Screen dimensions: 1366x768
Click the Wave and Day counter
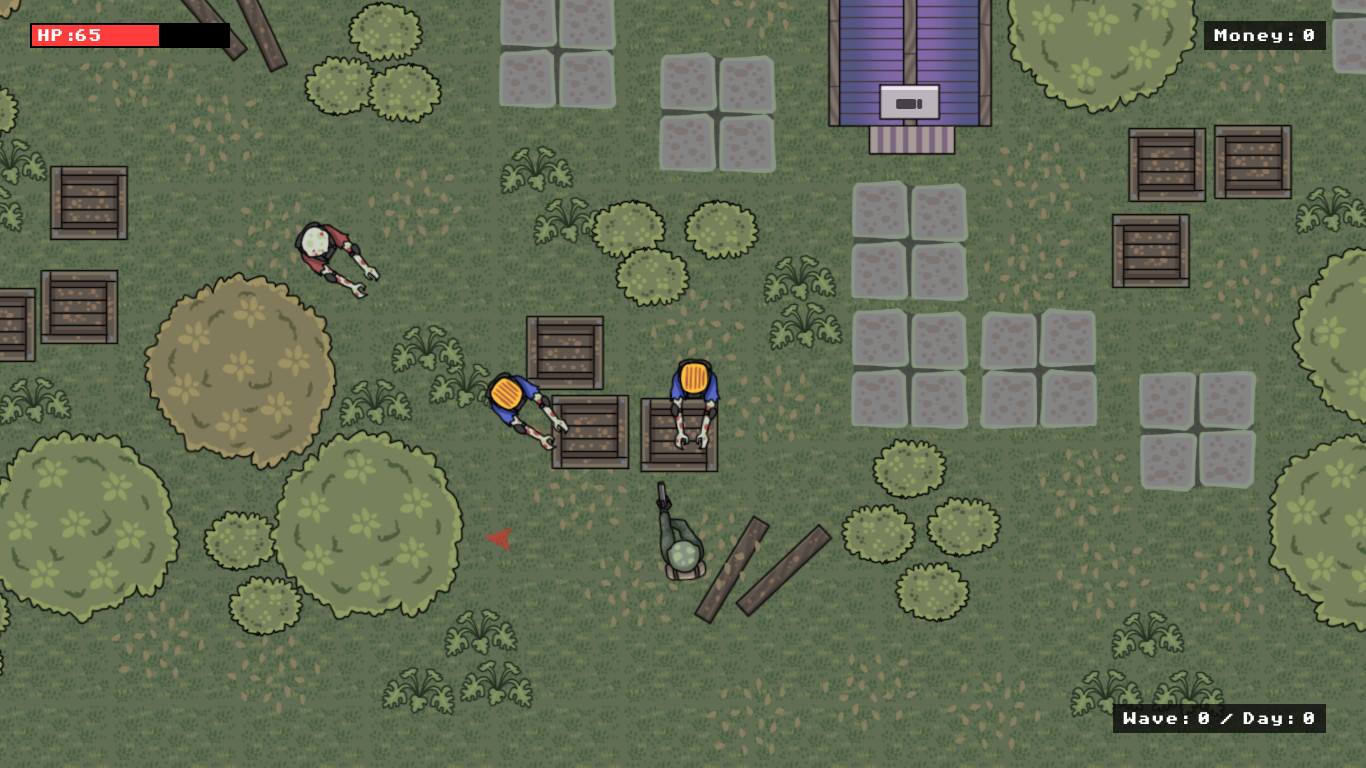point(1218,718)
